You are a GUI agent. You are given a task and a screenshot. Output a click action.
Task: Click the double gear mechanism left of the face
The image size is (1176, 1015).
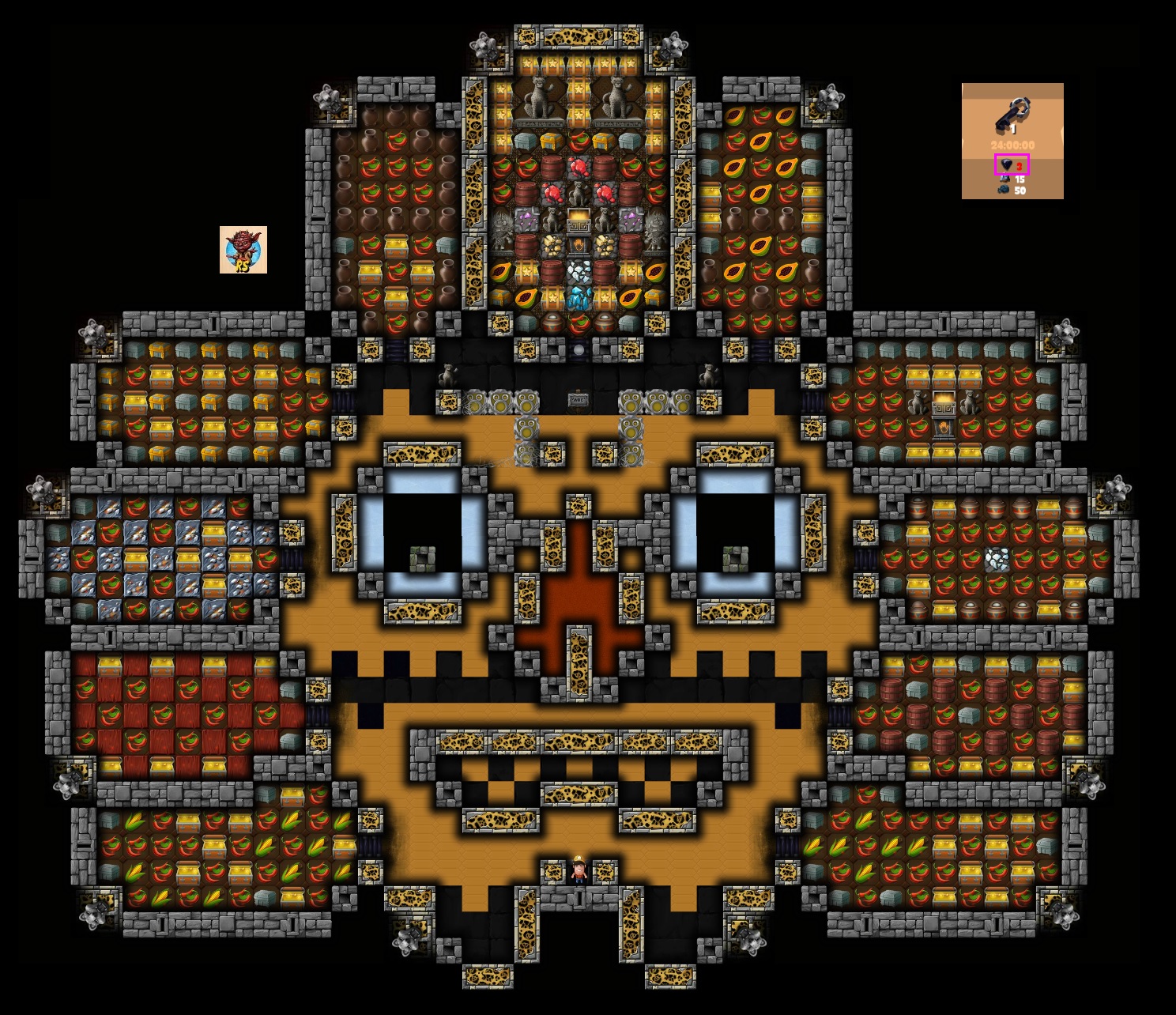(501, 402)
